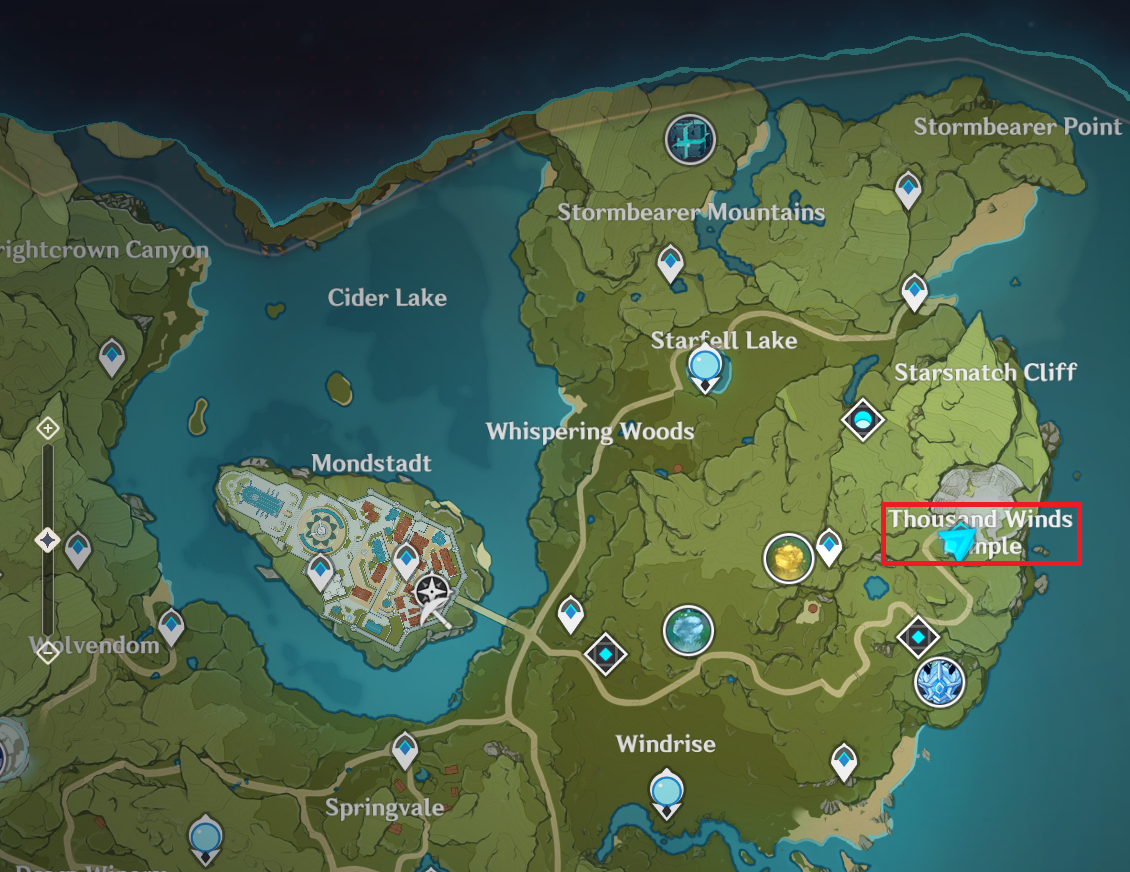Select the cube boss icon at Stormbearer Mountains
This screenshot has width=1130, height=872.
coord(690,139)
